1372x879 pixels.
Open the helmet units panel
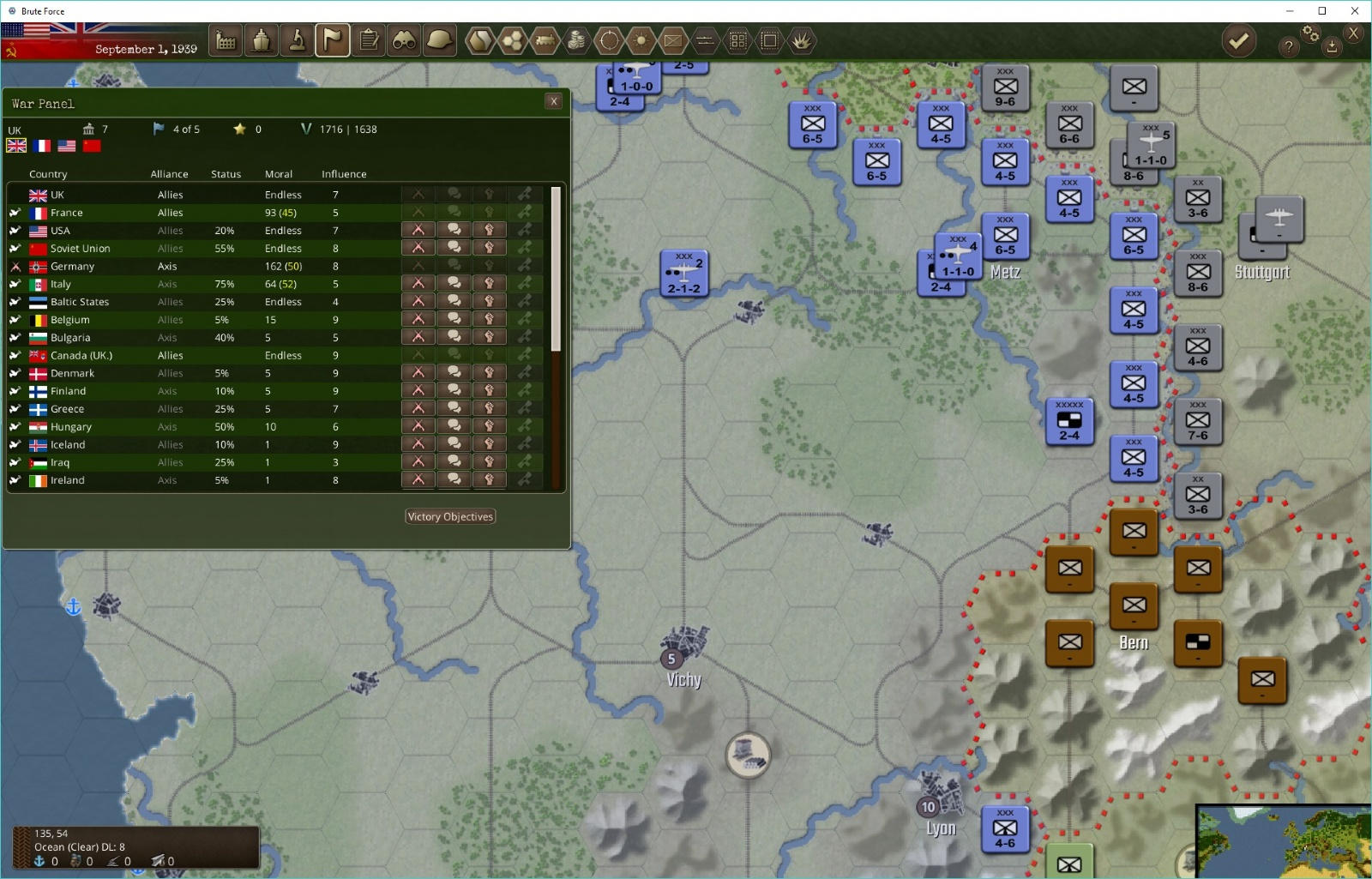441,40
